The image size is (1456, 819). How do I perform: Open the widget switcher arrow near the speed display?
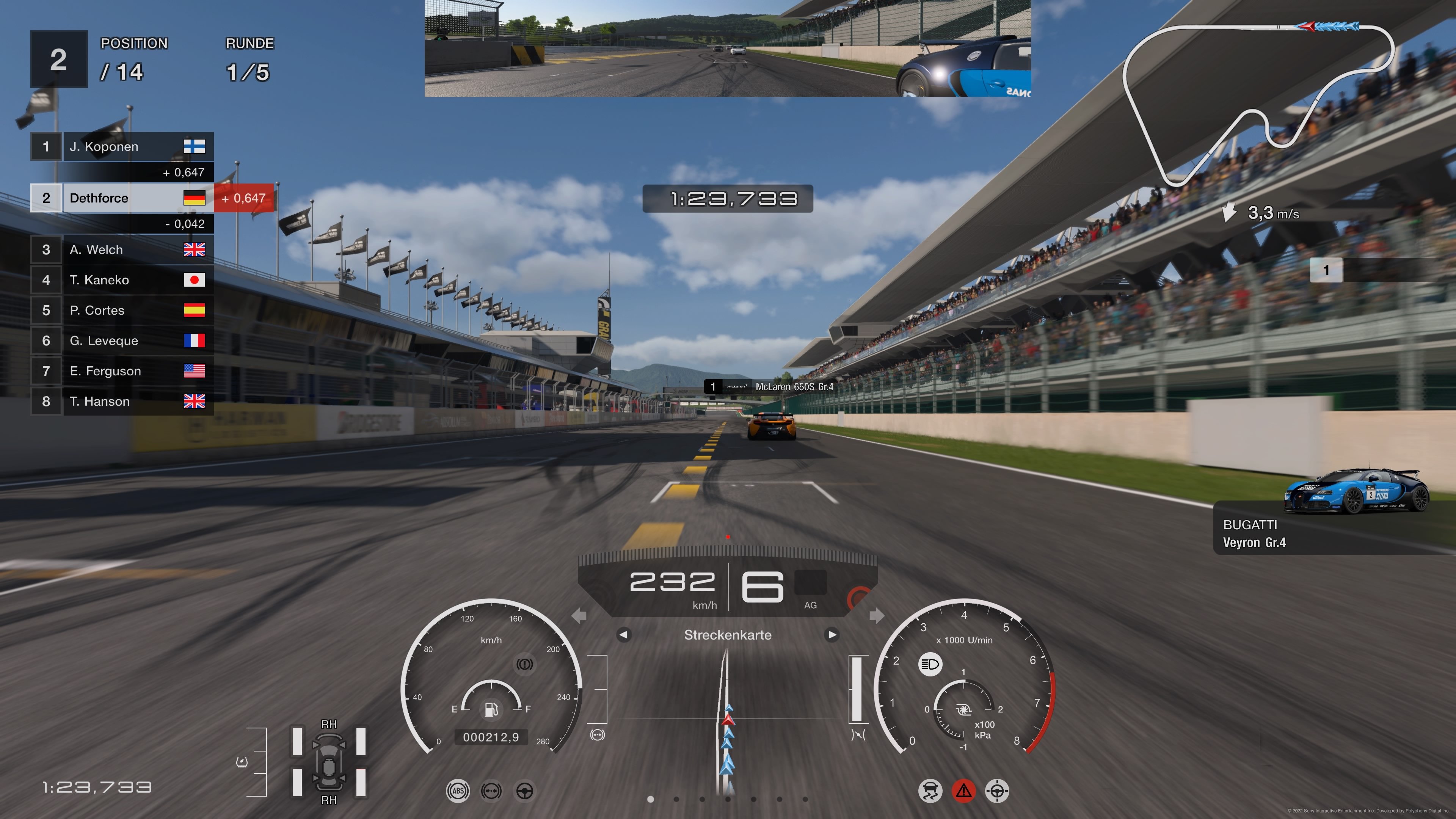coord(877,615)
